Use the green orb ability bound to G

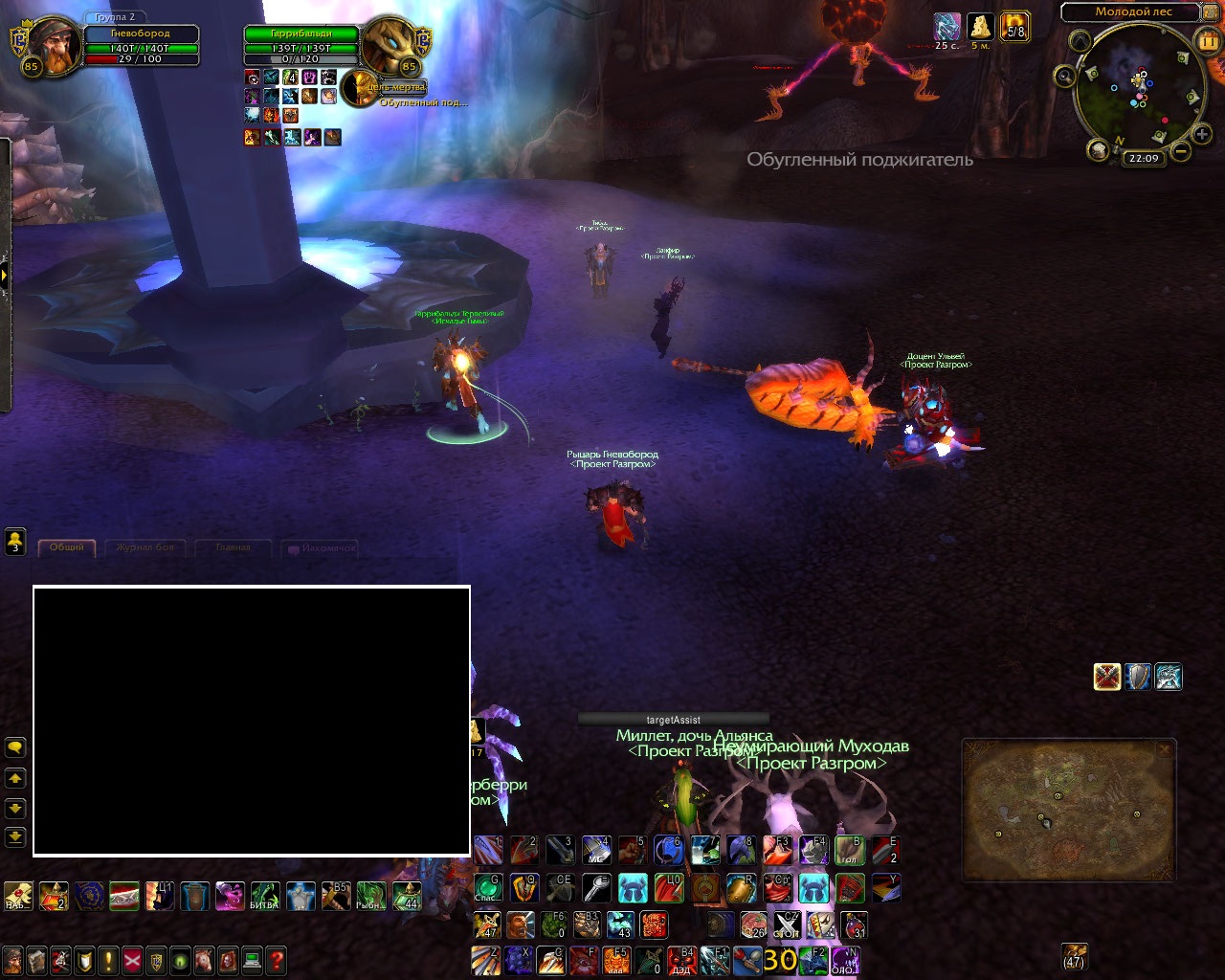[x=488, y=887]
